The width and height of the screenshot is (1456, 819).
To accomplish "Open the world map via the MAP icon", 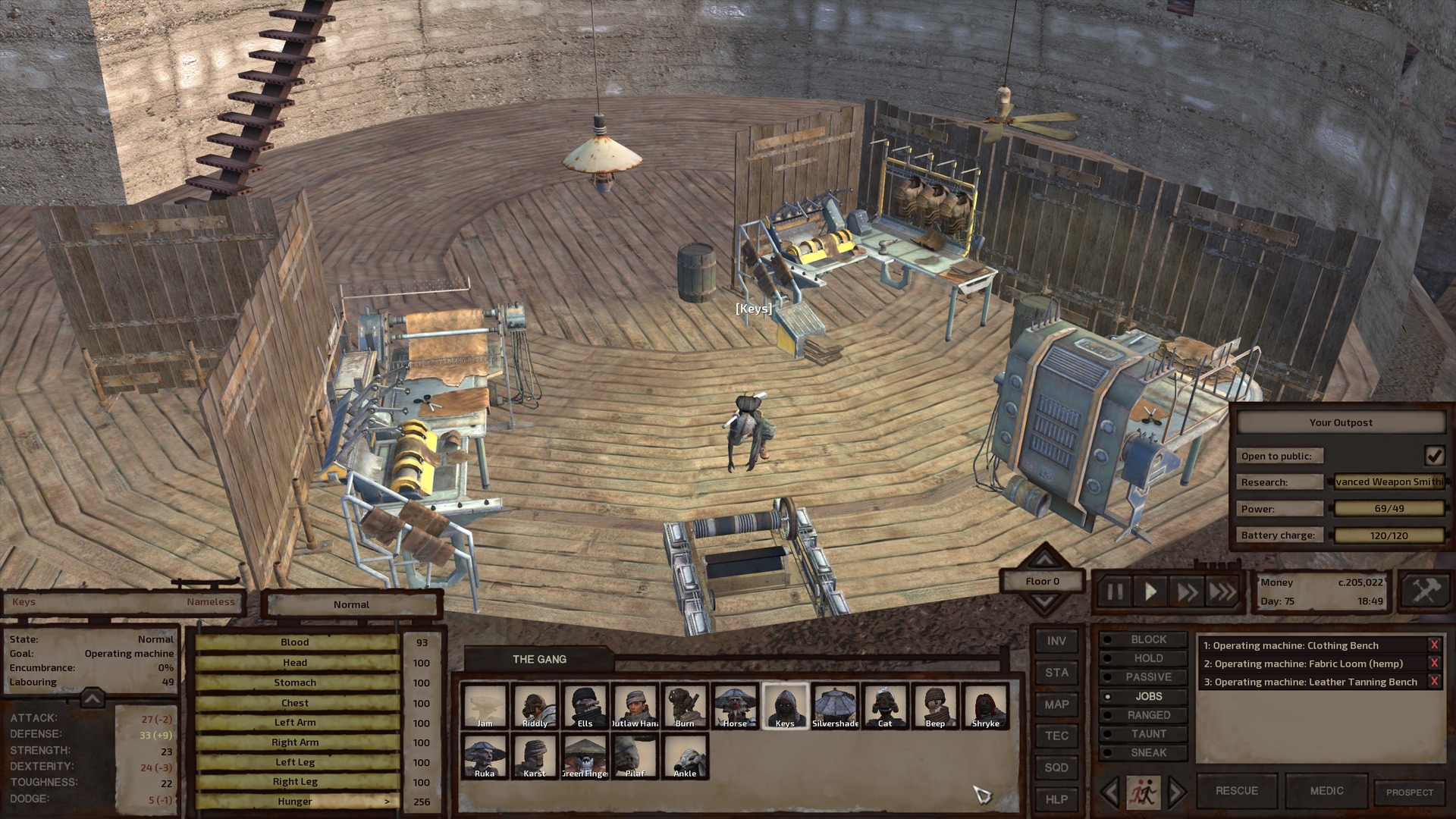I will point(1056,704).
